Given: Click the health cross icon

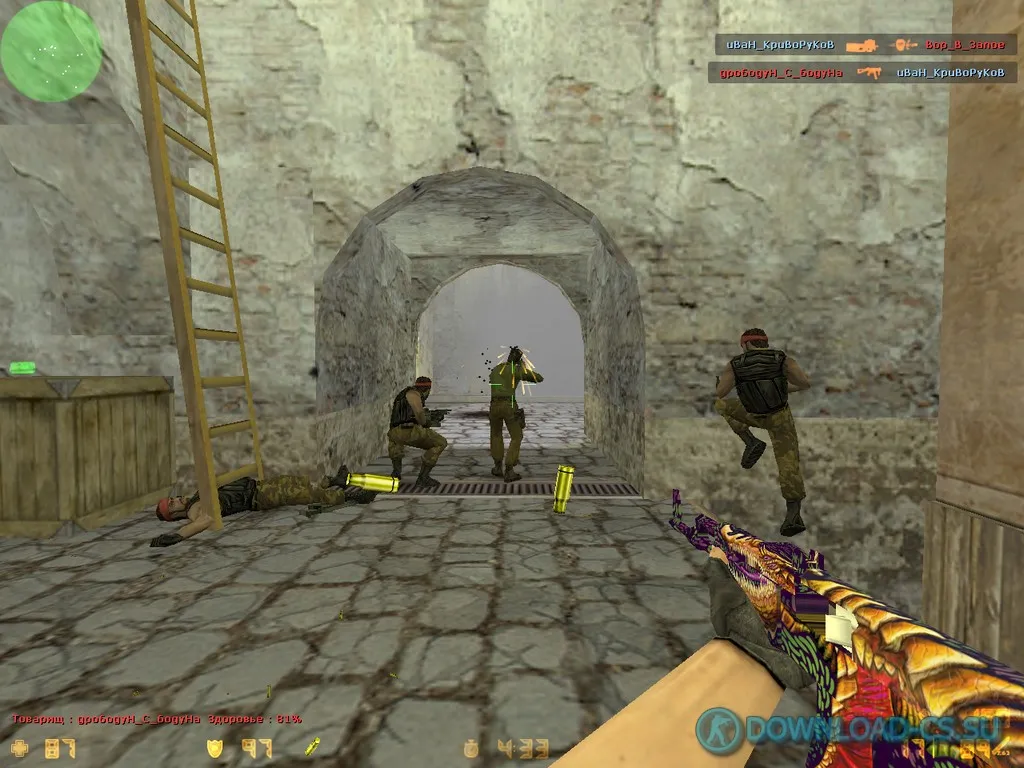Looking at the screenshot, I should 19,747.
